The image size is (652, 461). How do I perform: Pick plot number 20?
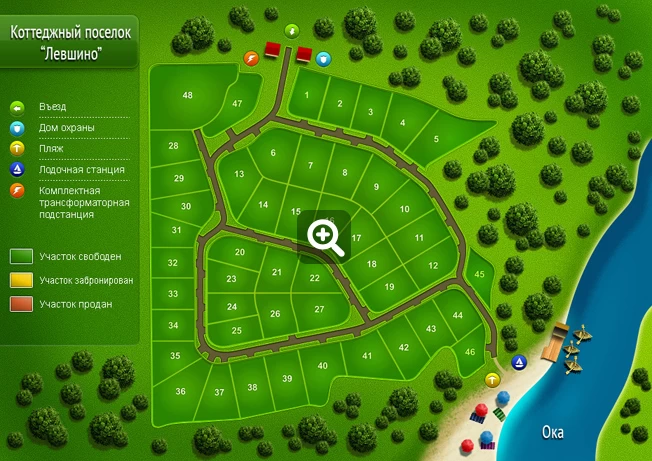point(239,252)
